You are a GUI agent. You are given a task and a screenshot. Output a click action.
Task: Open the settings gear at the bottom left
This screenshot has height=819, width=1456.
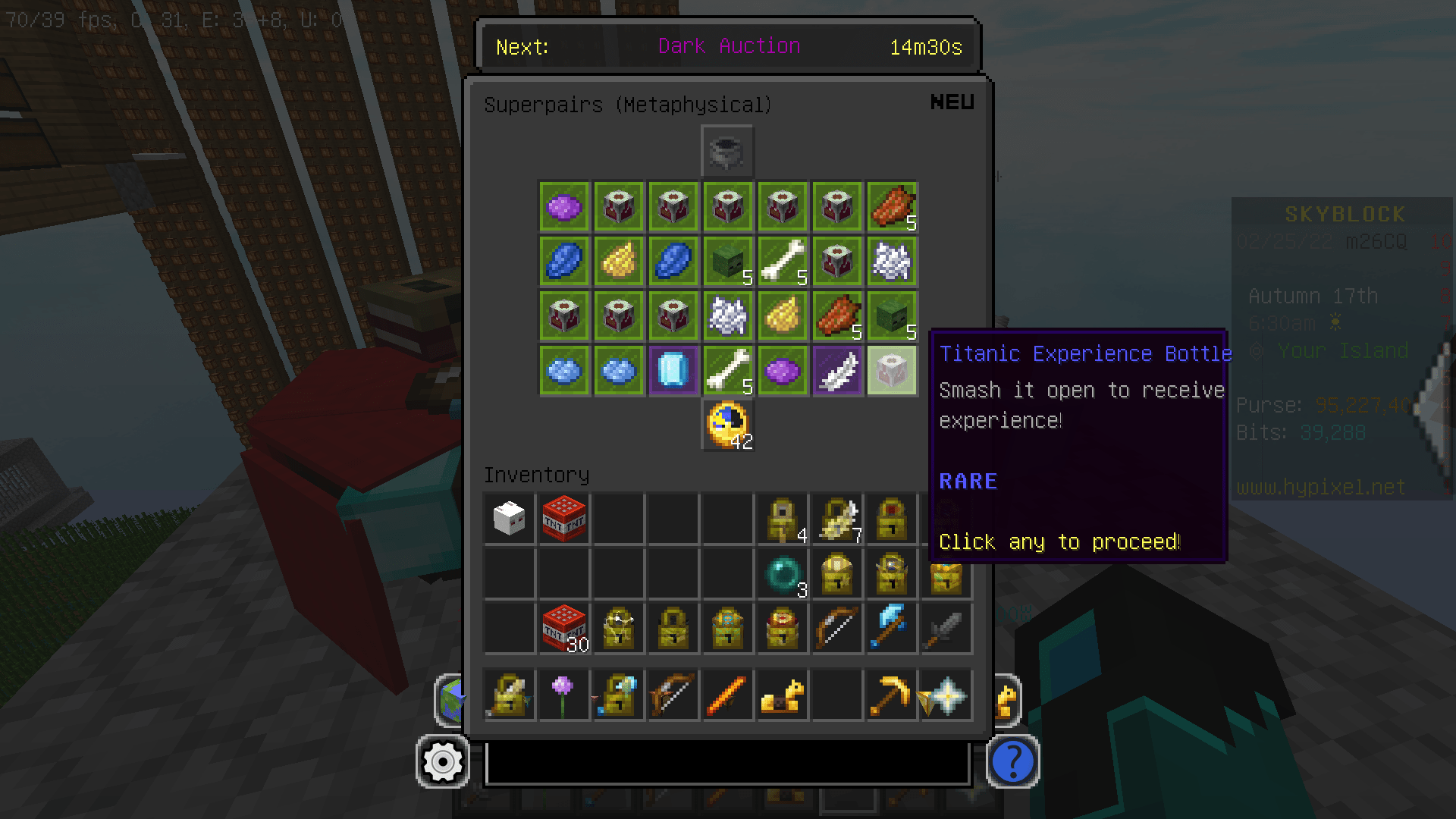(443, 762)
